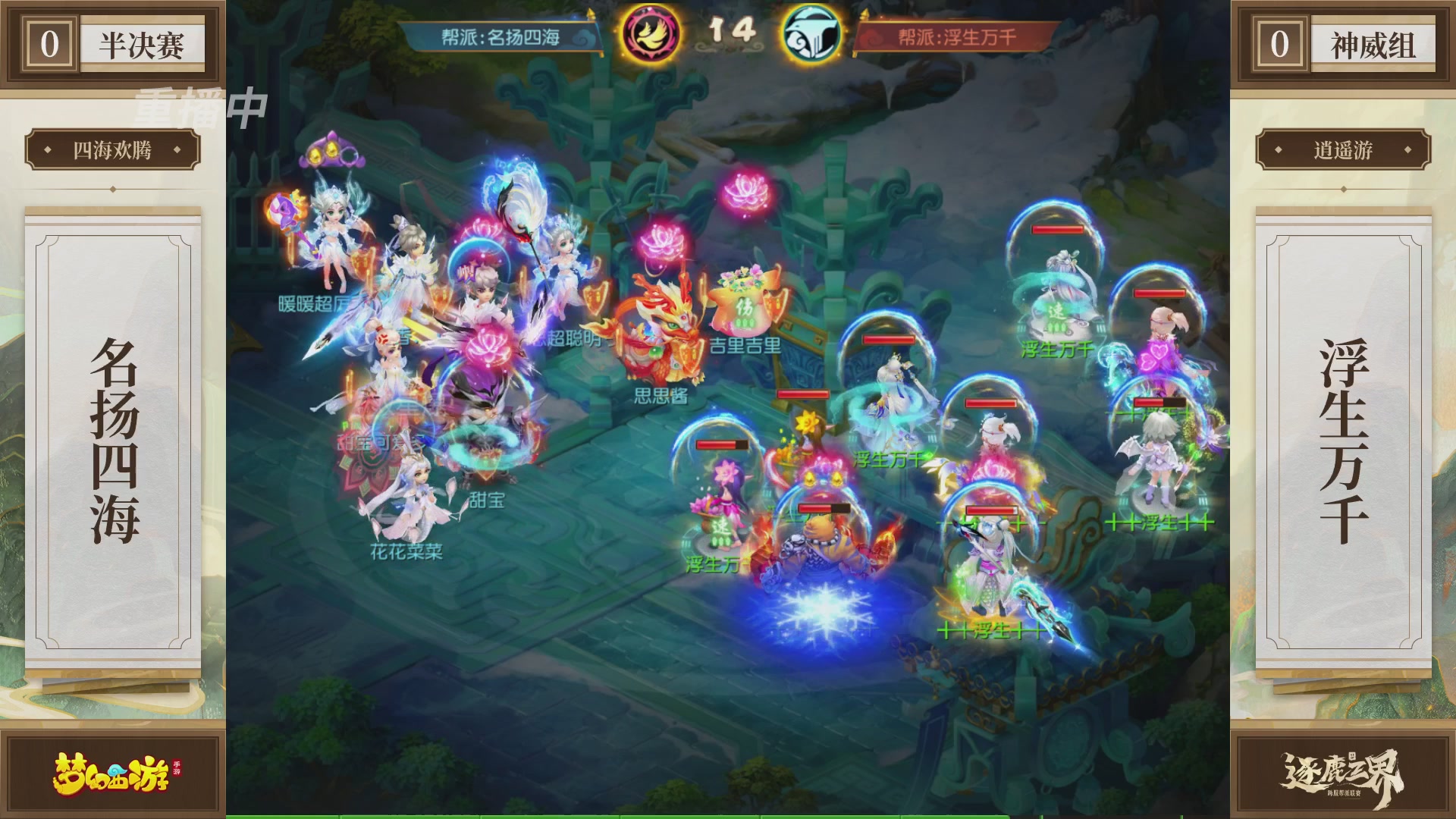This screenshot has height=819, width=1456.
Task: Click the left score counter showing 0
Action: [48, 43]
